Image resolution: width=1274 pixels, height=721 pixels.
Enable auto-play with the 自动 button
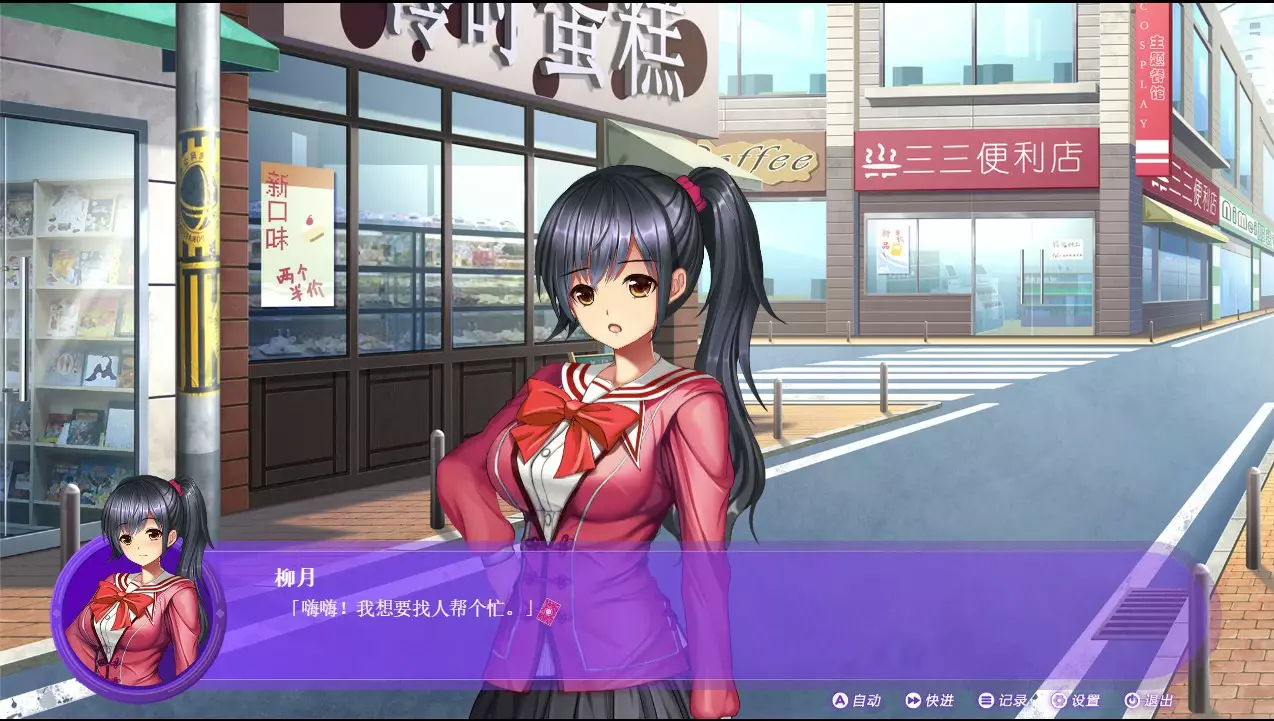[x=856, y=701]
